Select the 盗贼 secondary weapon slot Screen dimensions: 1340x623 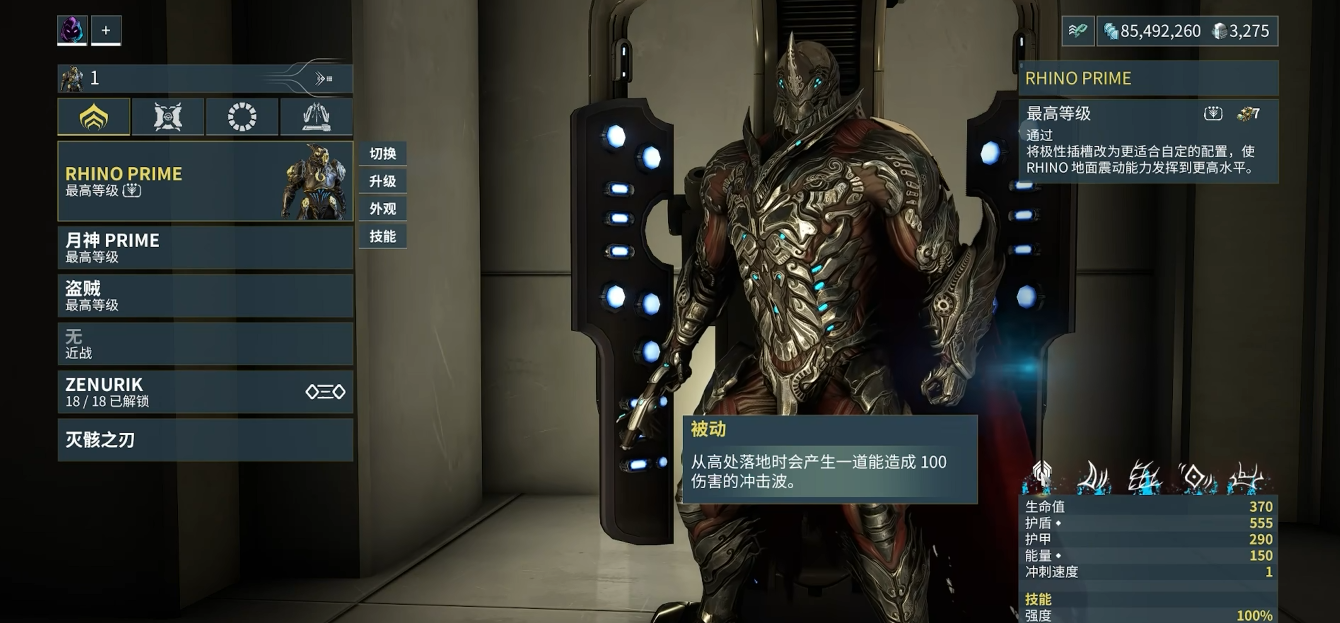205,296
